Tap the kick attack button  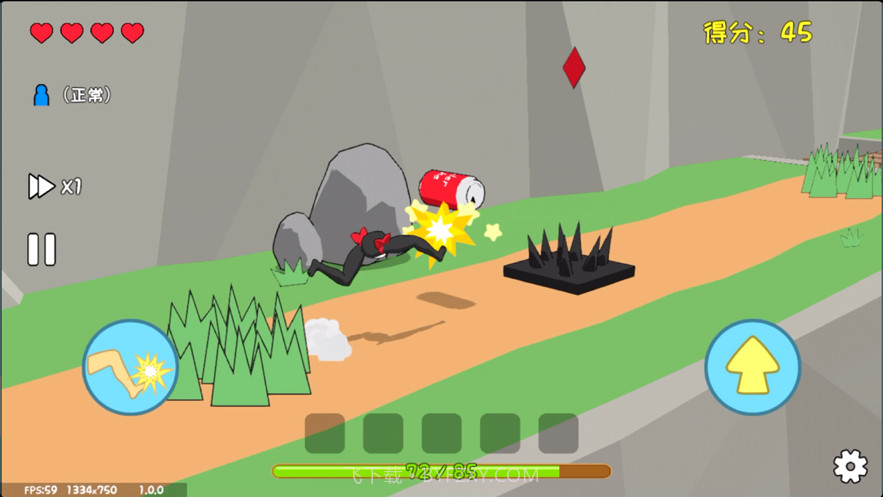[130, 367]
